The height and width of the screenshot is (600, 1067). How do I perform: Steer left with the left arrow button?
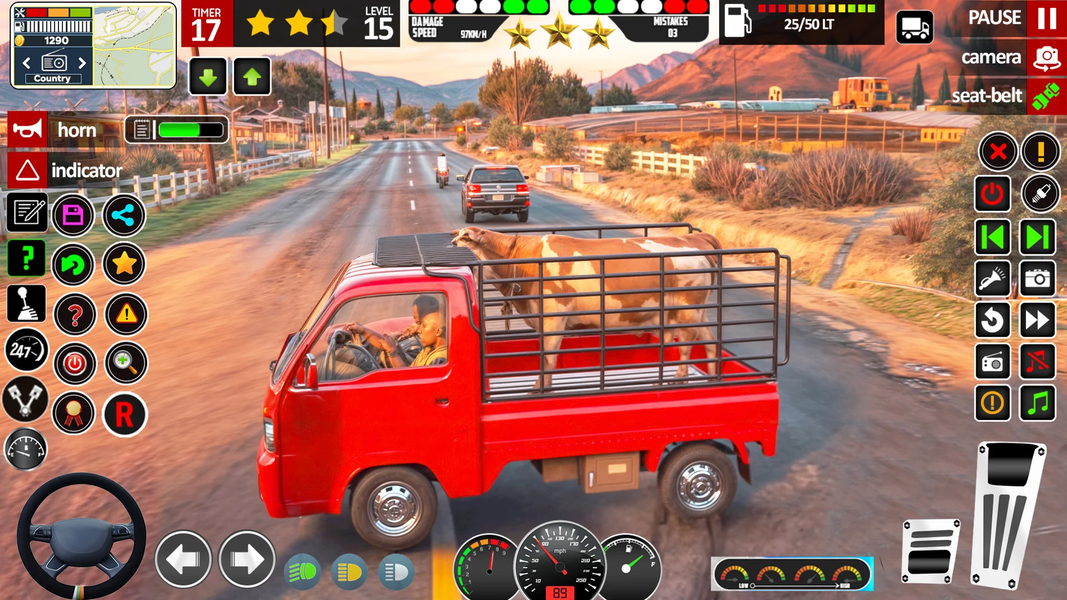(183, 559)
